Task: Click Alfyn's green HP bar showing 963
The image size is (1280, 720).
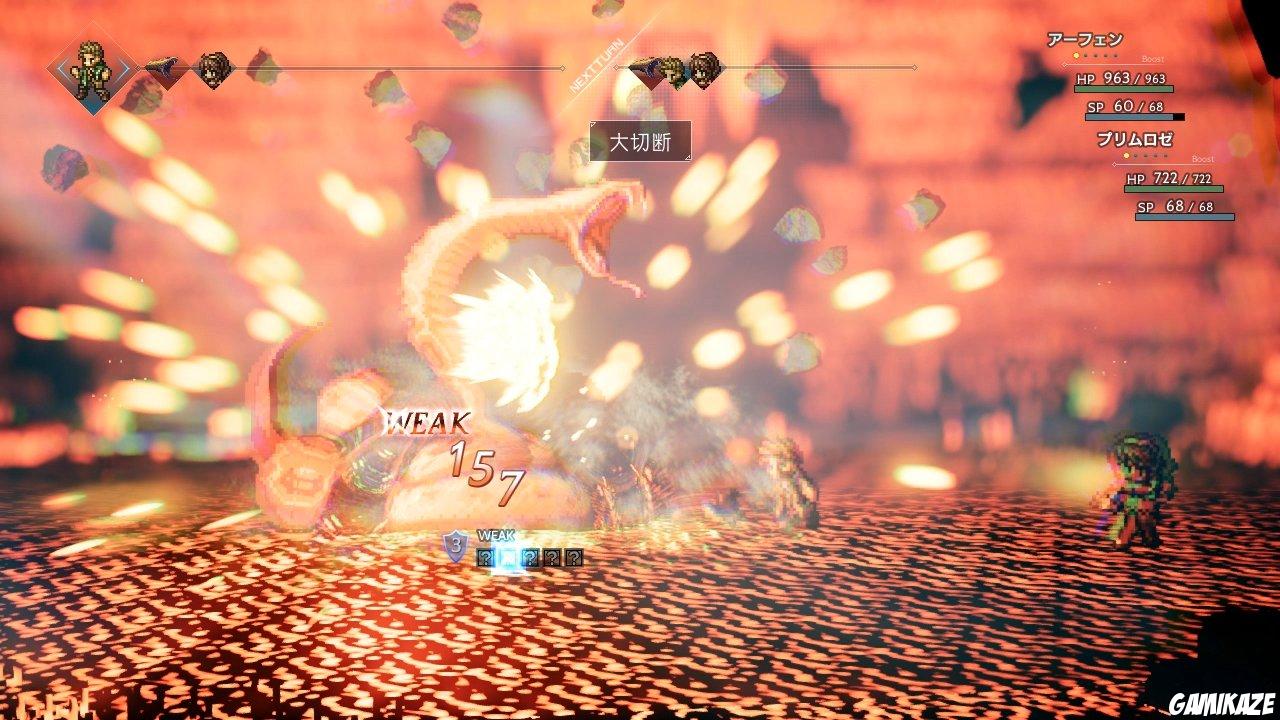Action: tap(1122, 88)
